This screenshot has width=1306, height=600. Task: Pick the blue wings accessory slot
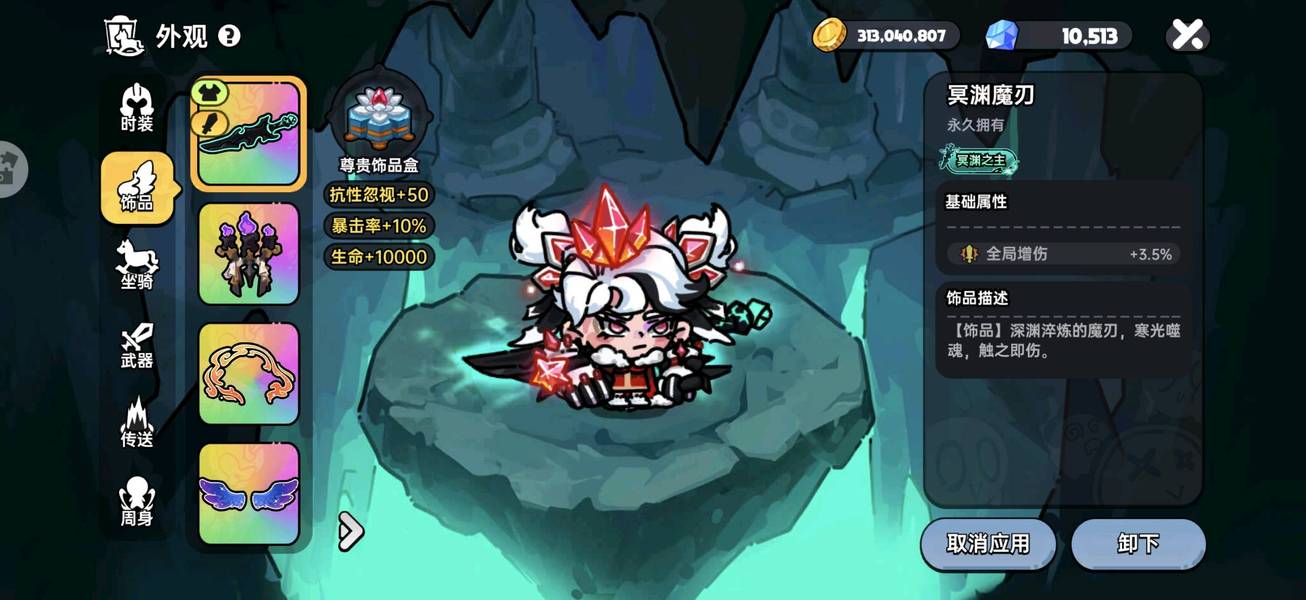[249, 494]
